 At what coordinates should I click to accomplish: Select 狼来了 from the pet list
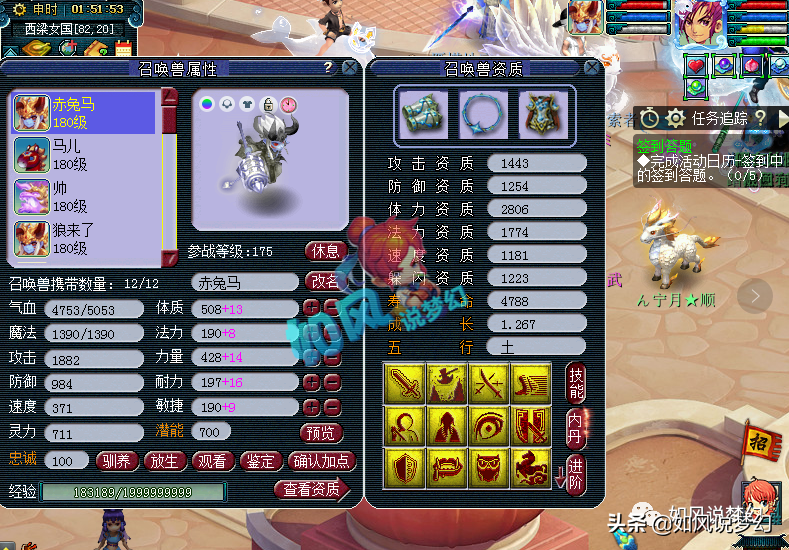84,238
